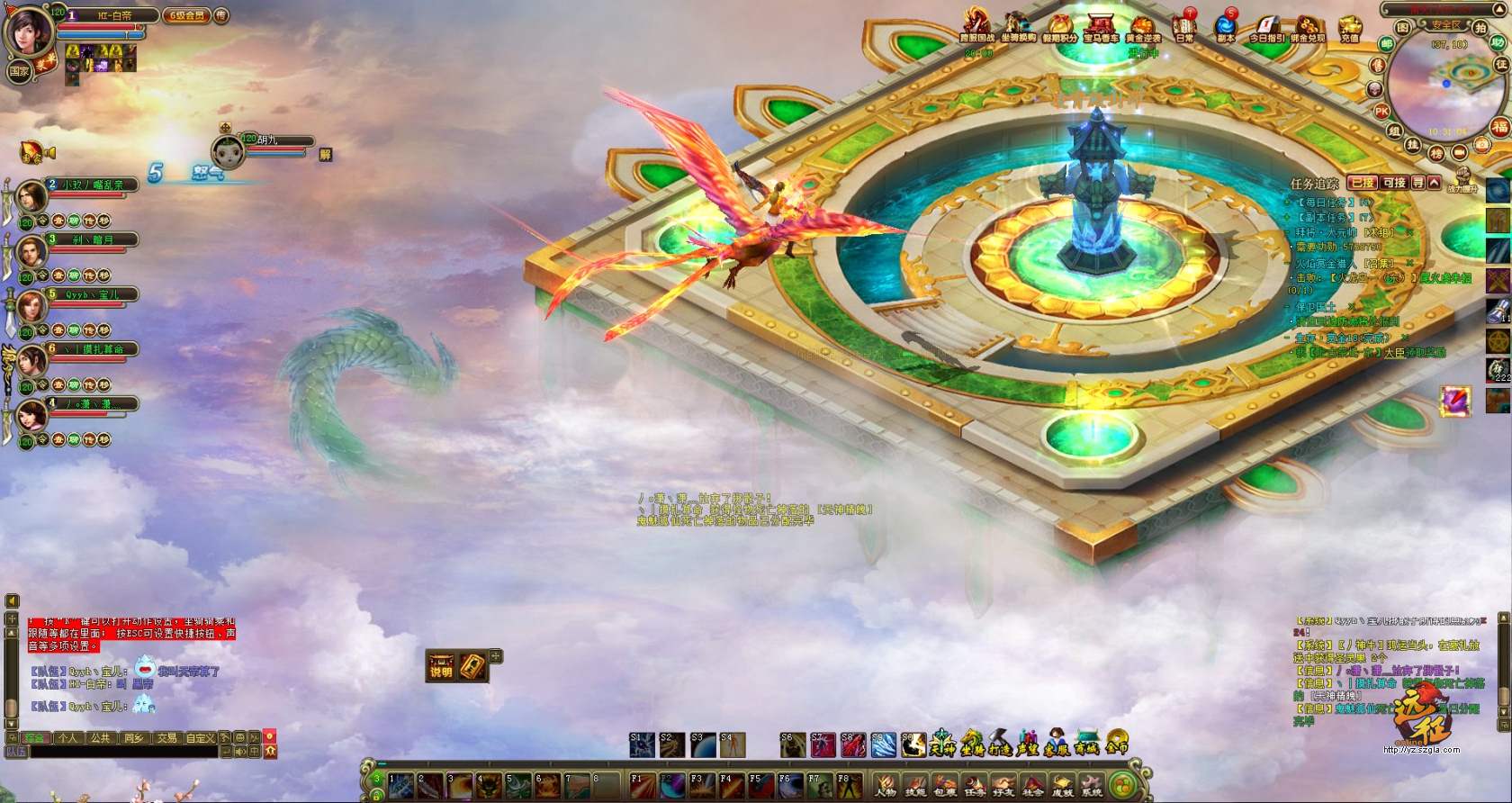Open the 人物 character panel
Viewport: 1512px width, 803px height.
coord(886,785)
